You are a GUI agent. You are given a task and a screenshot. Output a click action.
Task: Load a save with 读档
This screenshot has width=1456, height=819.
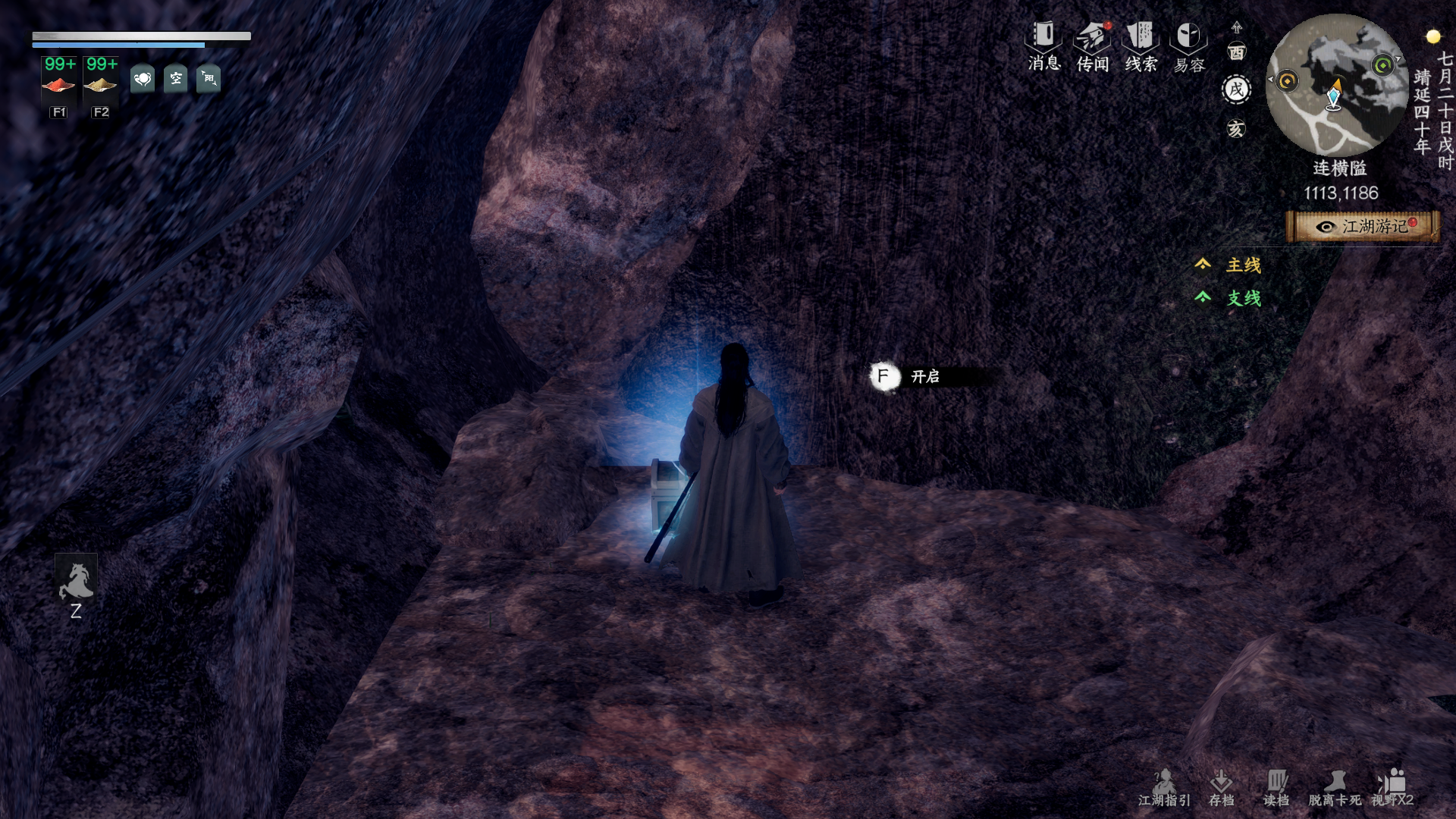coord(1276,787)
